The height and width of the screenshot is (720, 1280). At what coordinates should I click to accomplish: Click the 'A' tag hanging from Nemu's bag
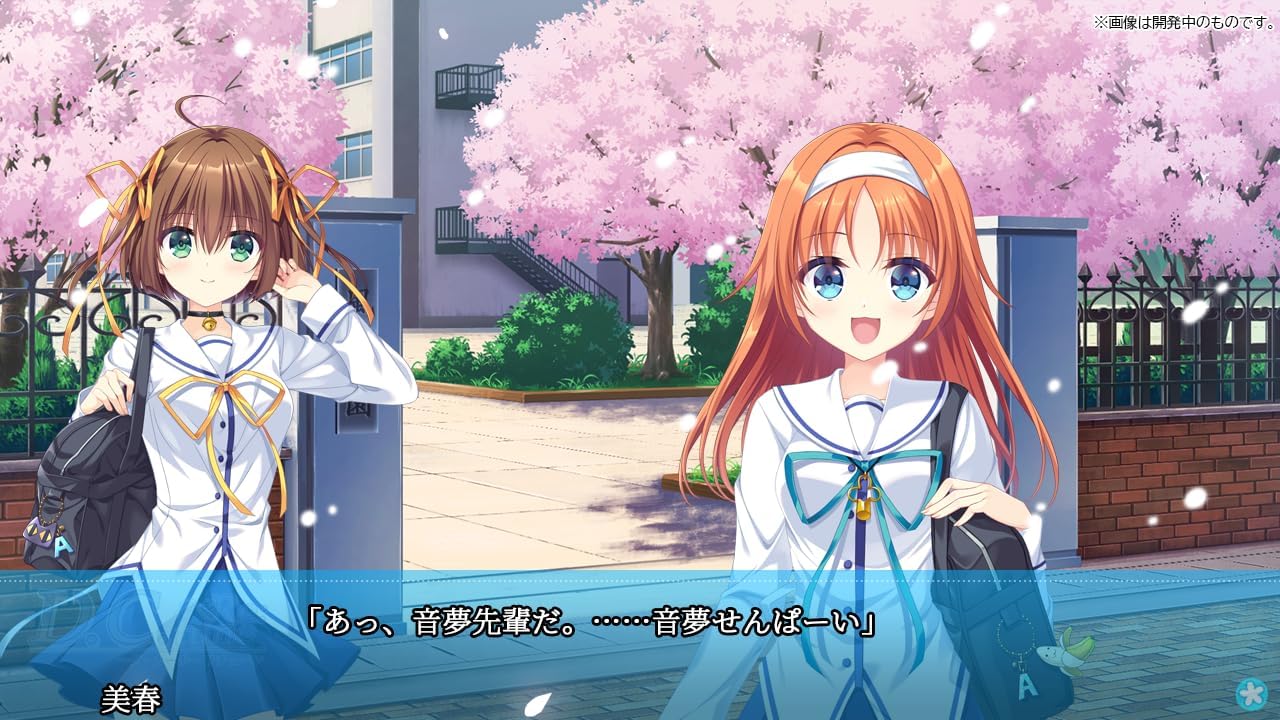(1025, 685)
